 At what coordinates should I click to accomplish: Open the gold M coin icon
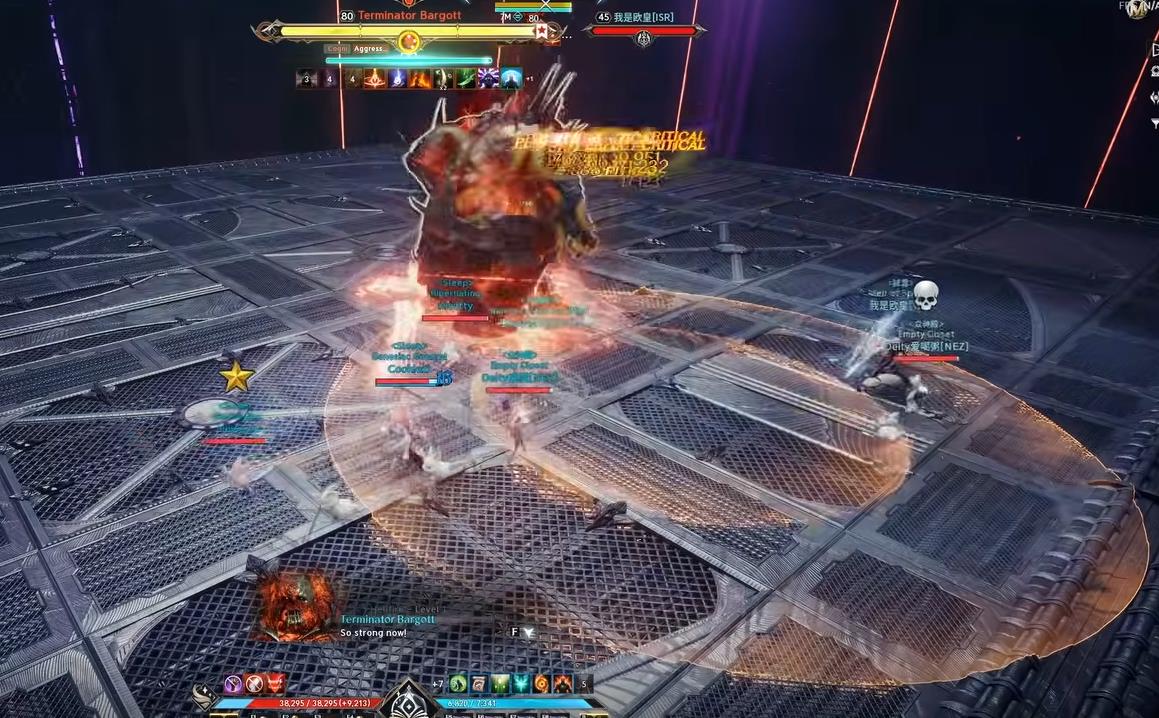tap(1137, 9)
